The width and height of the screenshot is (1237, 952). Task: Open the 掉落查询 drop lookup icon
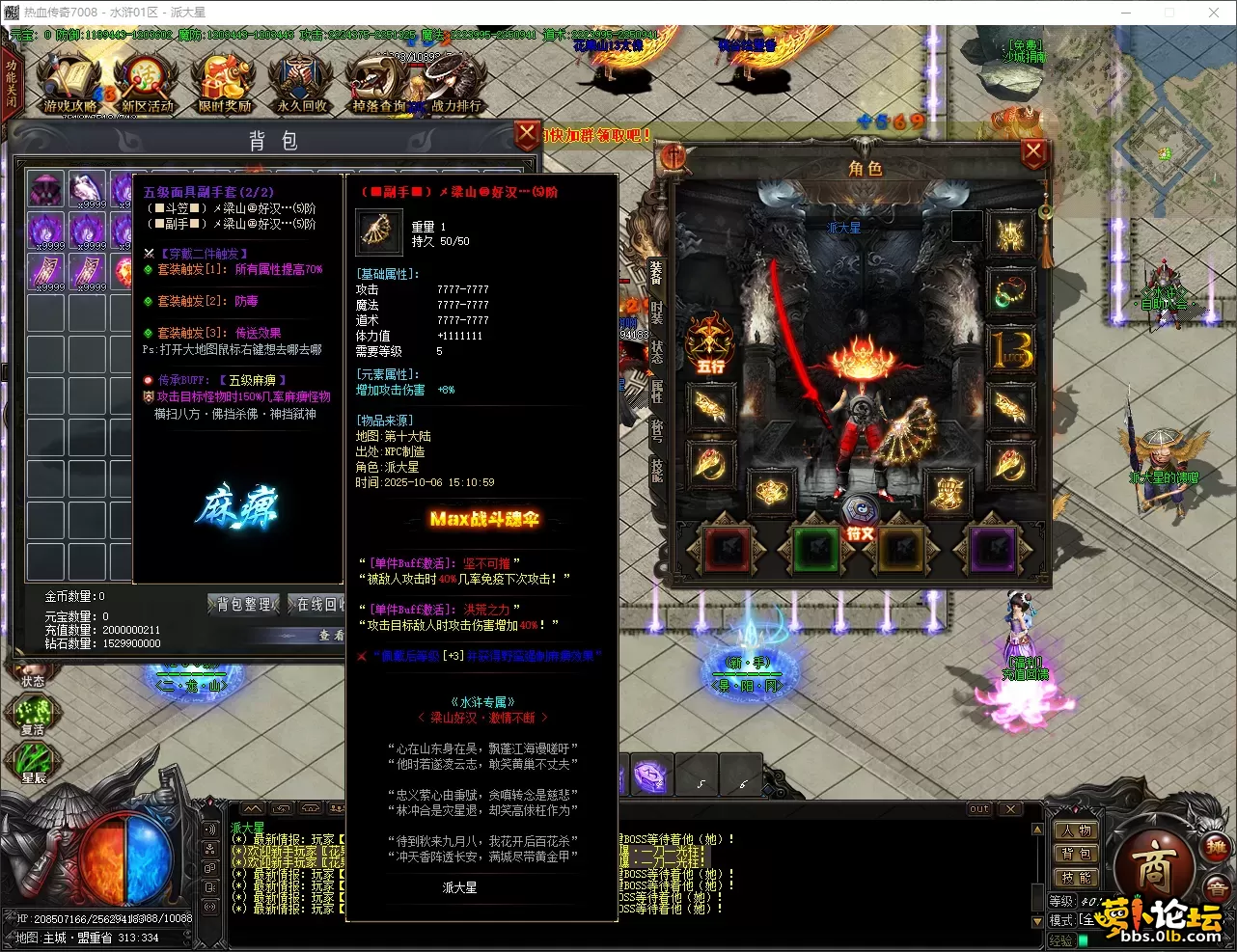(376, 85)
